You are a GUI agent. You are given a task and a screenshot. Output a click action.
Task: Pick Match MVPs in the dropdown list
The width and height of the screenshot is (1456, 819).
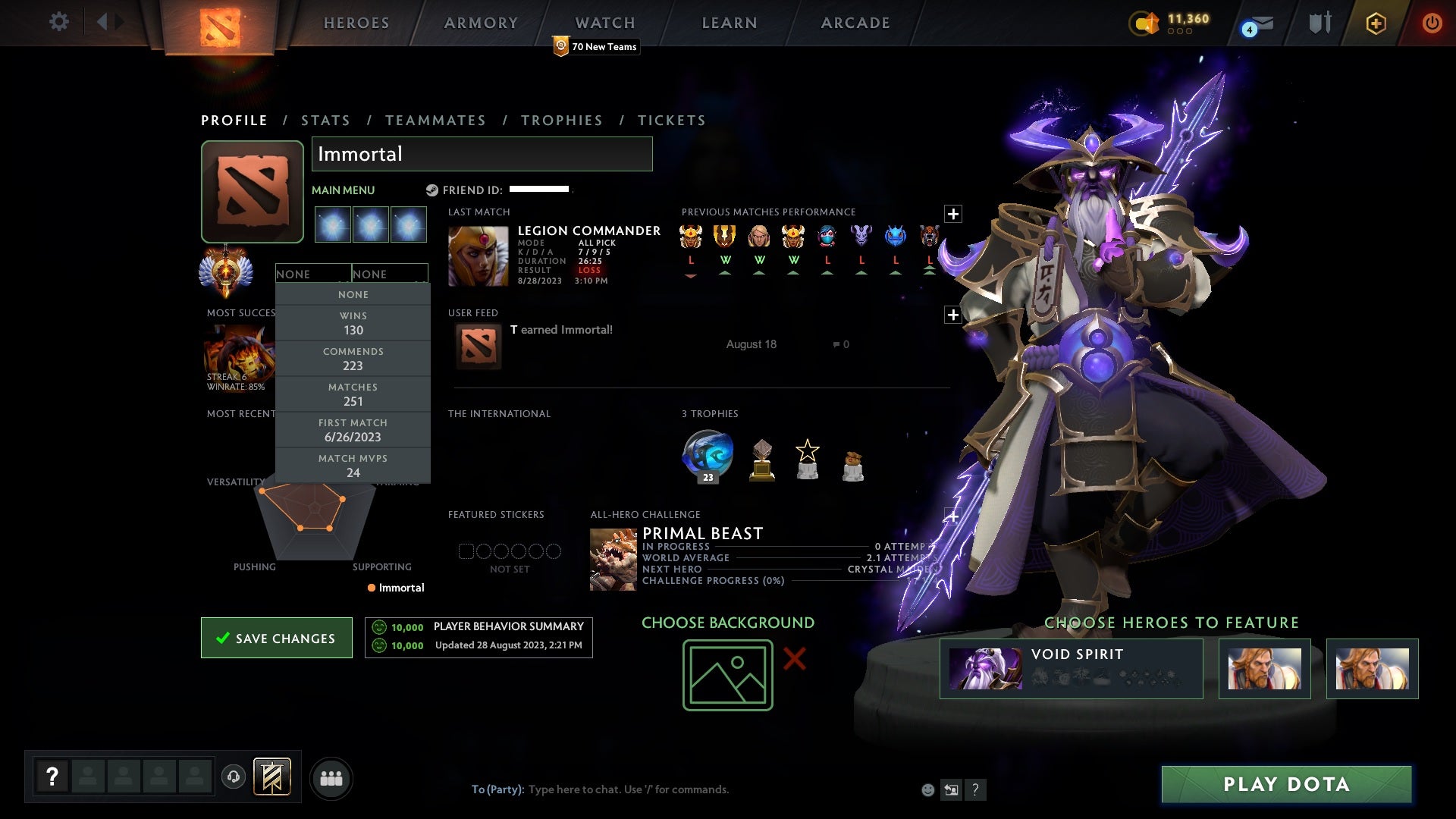[353, 466]
